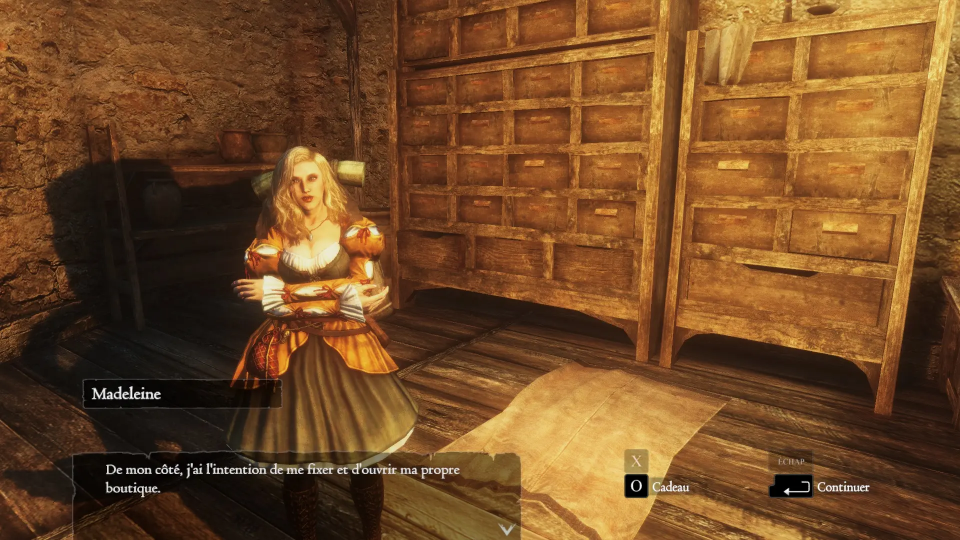Viewport: 960px width, 540px height.
Task: Click the dialogue box's down arrow
Action: pyautogui.click(x=507, y=529)
